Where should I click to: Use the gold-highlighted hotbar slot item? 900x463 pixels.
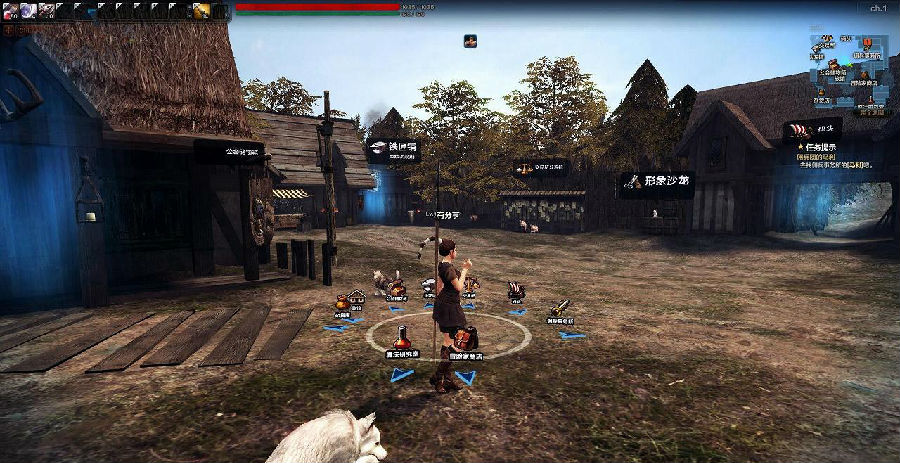click(201, 10)
